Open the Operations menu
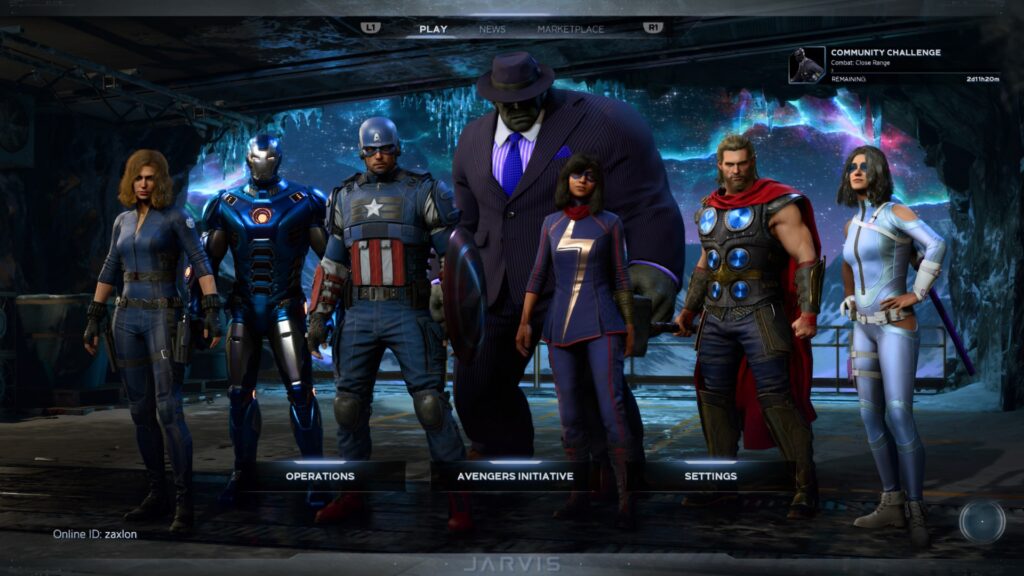 pyautogui.click(x=320, y=476)
